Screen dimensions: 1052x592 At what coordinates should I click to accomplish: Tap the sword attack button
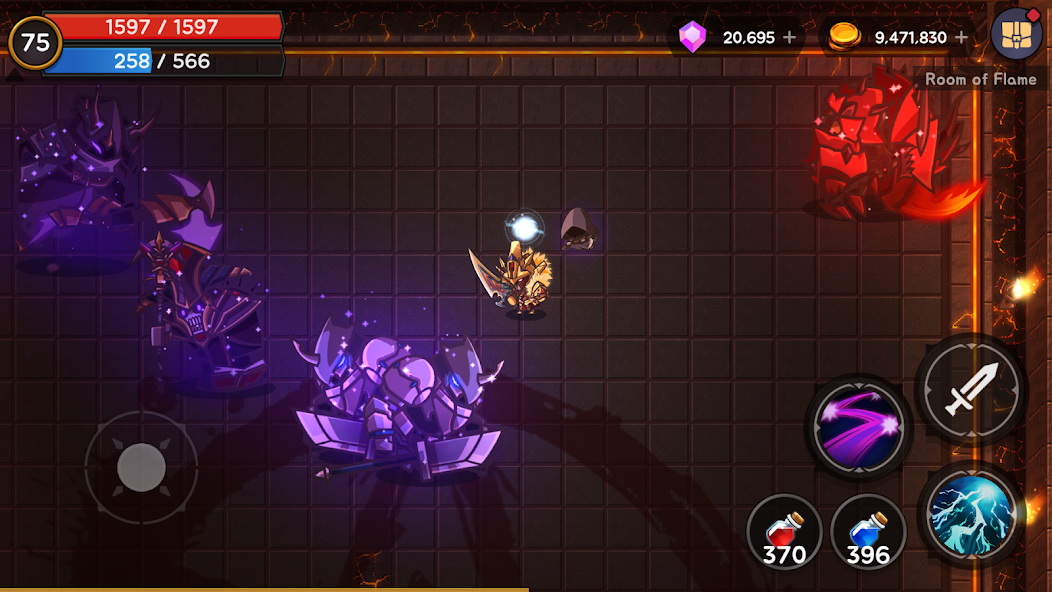[x=971, y=388]
